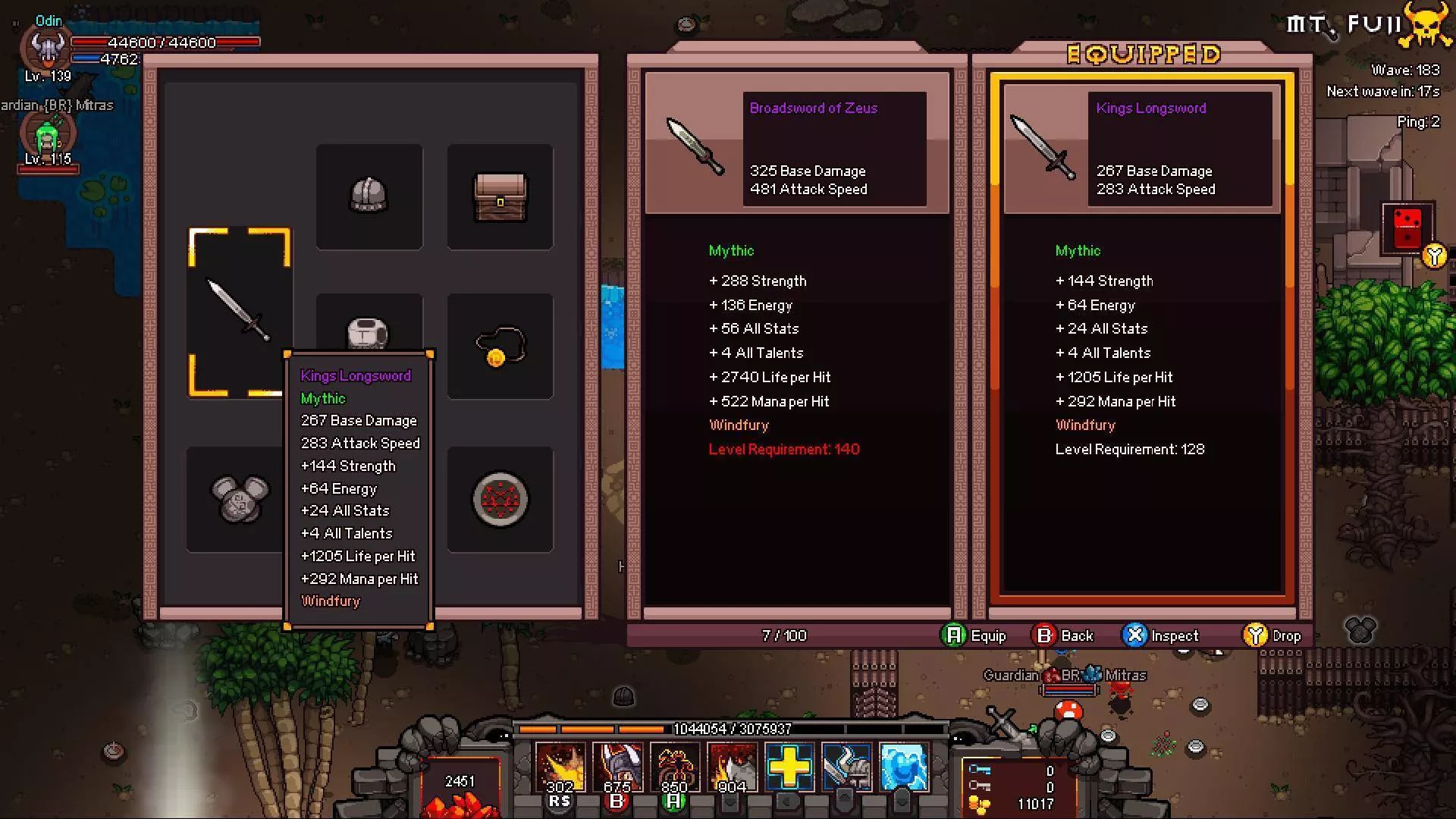The image size is (1456, 819).
Task: Use the horned viking helmet skill
Action: coord(617,767)
